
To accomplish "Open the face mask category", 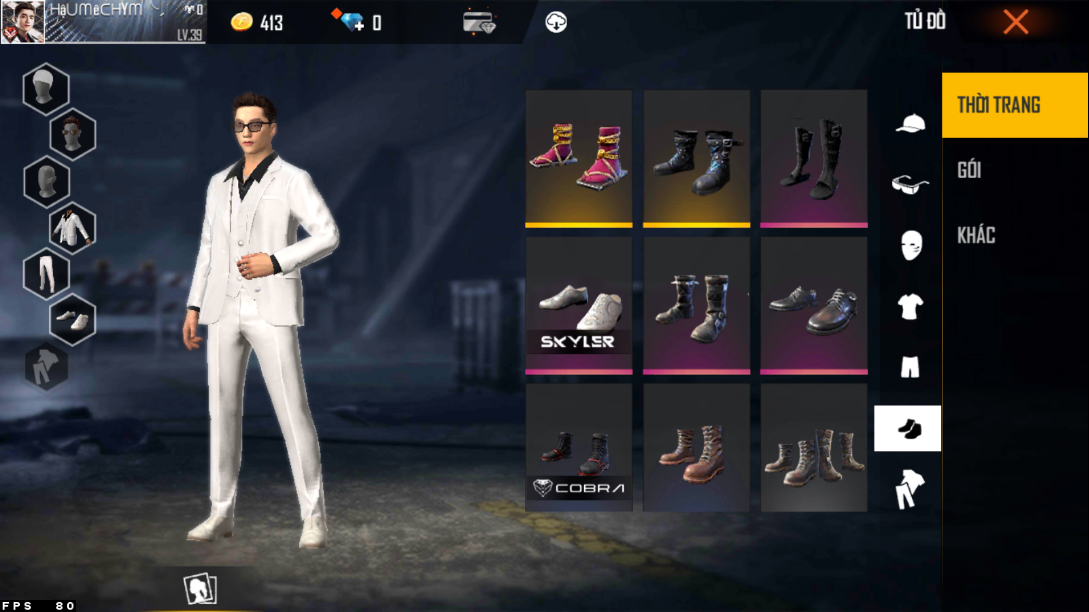I will tap(909, 245).
